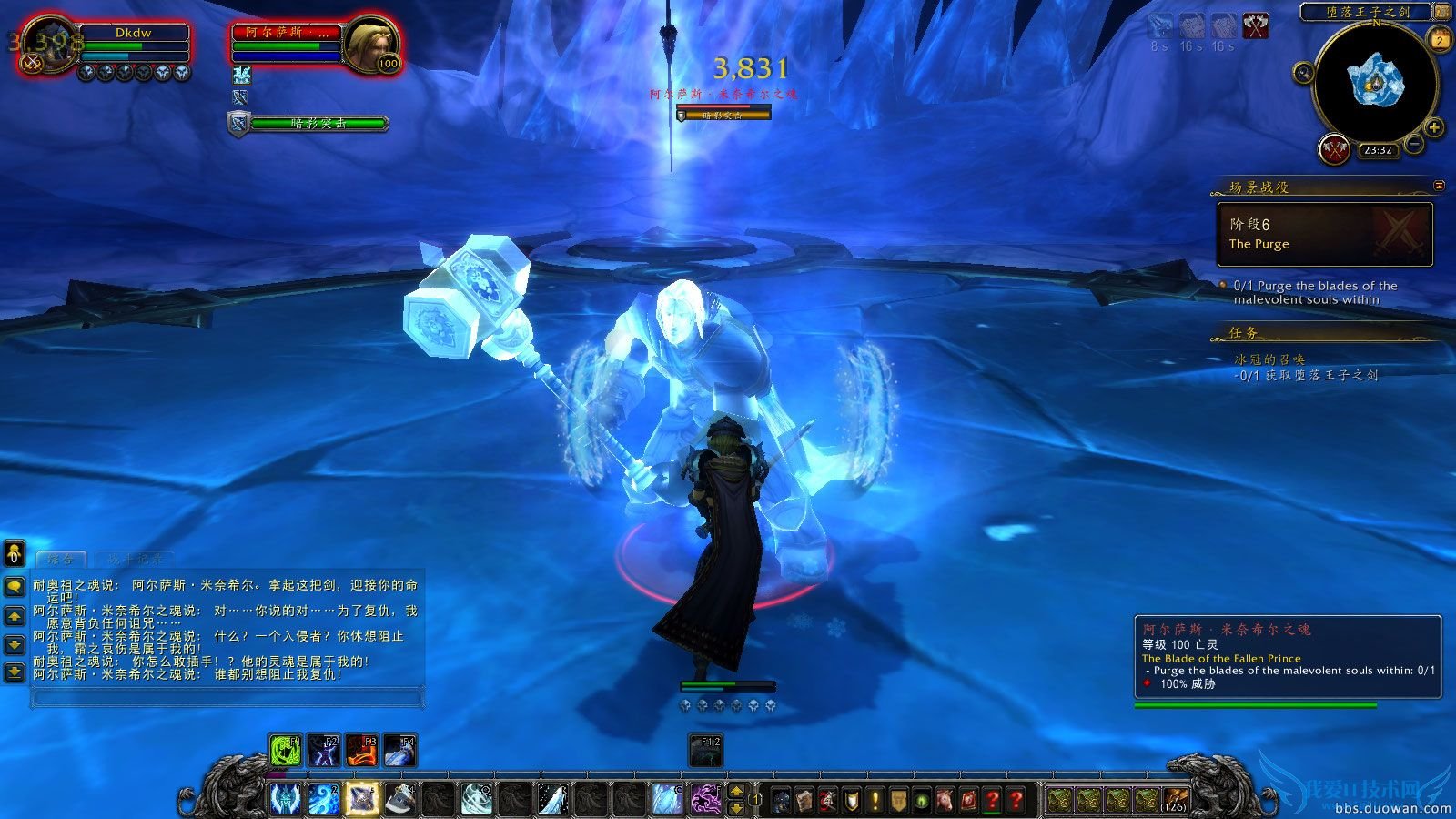
Task: Use the frost ability bound to Q
Action: click(478, 799)
